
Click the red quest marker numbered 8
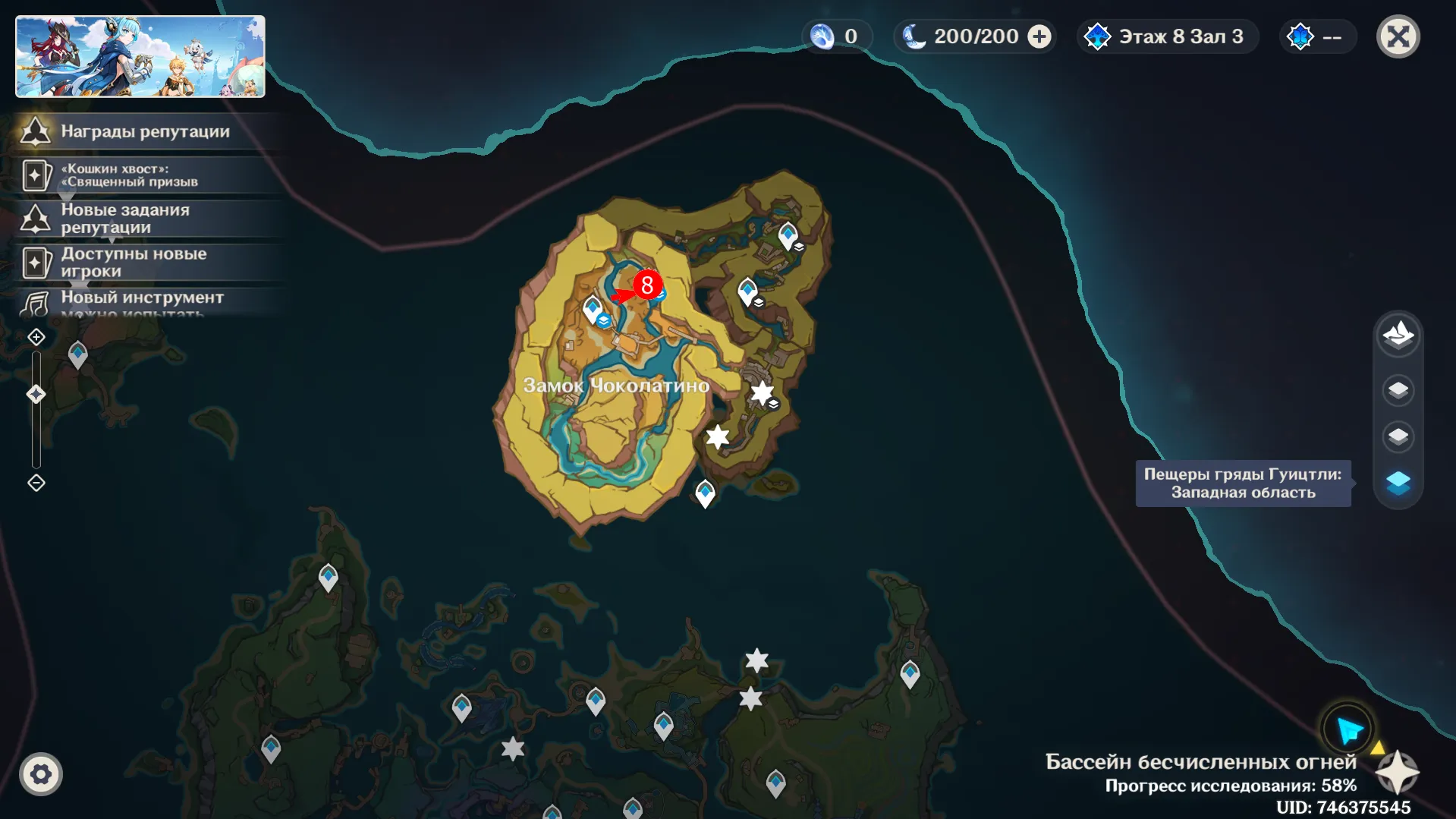pos(646,285)
